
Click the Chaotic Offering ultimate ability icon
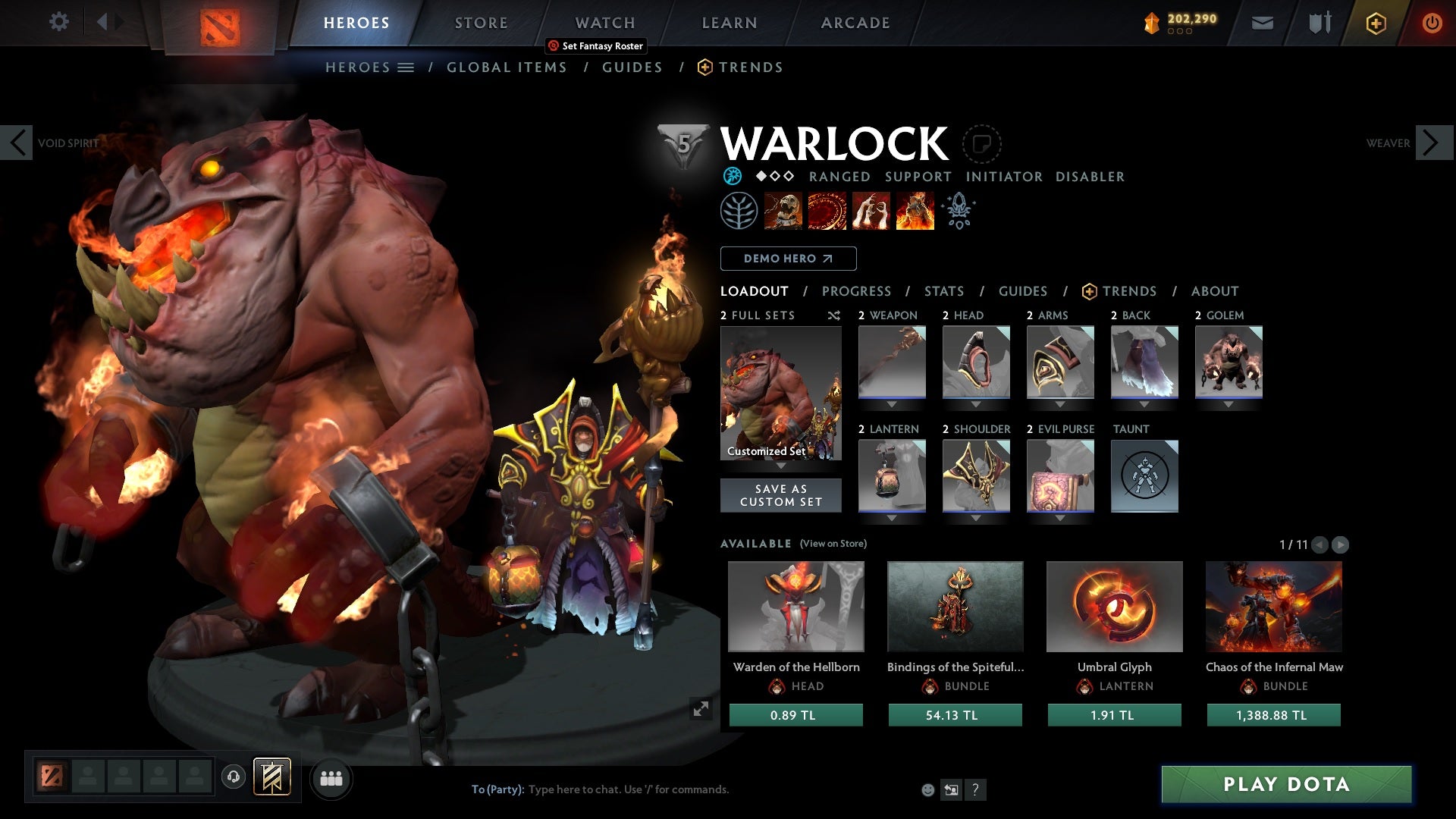coord(914,210)
